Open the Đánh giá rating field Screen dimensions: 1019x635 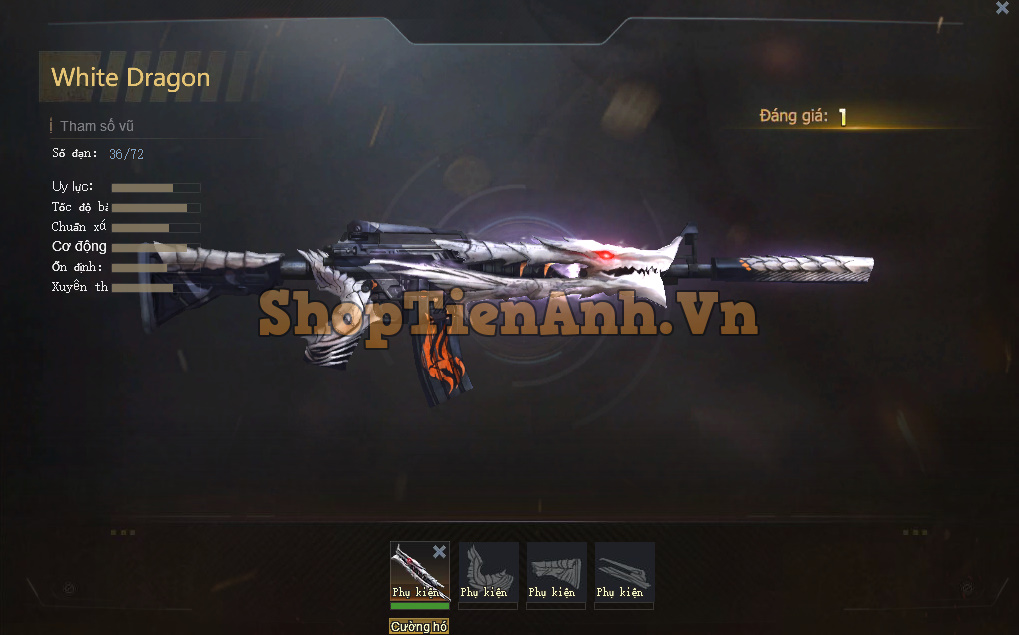pos(842,117)
